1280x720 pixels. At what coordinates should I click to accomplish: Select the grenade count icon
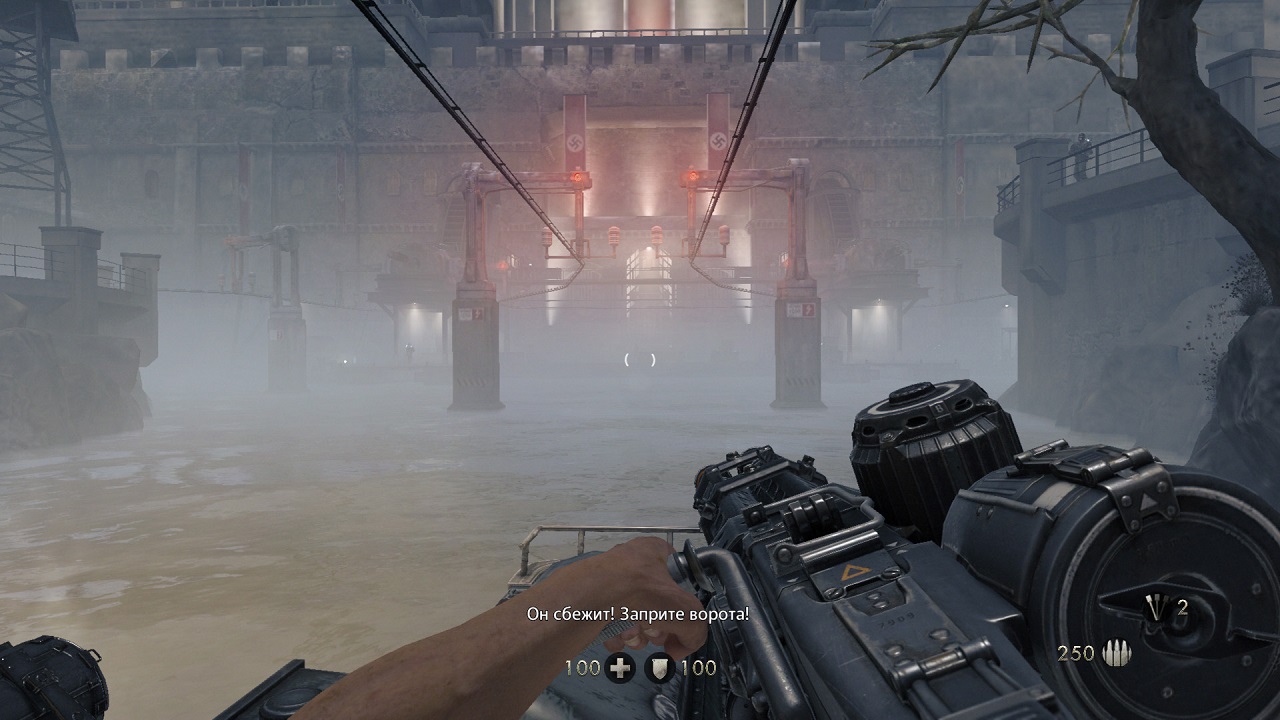coord(1158,607)
